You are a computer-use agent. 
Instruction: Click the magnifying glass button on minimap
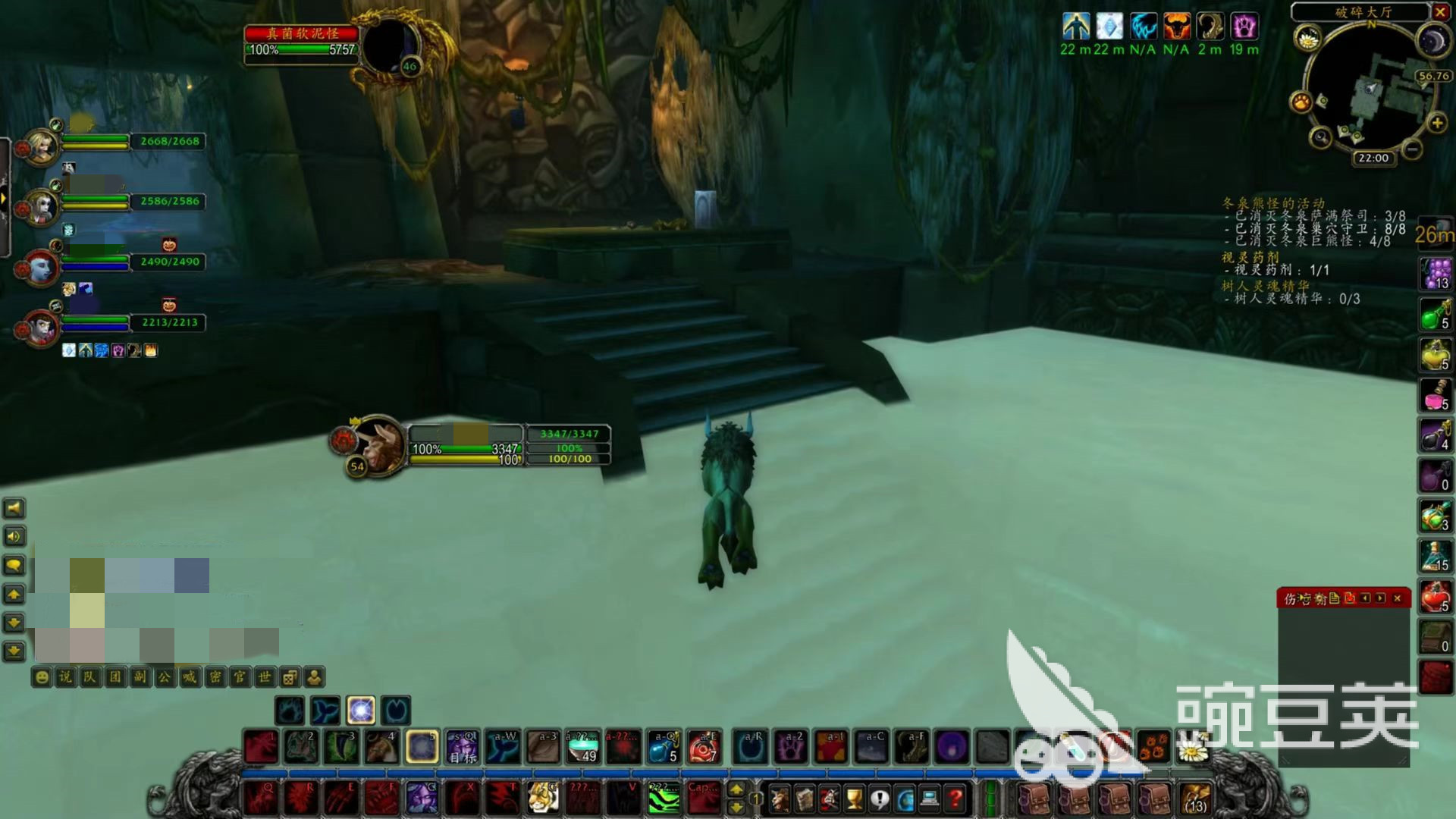[1321, 137]
